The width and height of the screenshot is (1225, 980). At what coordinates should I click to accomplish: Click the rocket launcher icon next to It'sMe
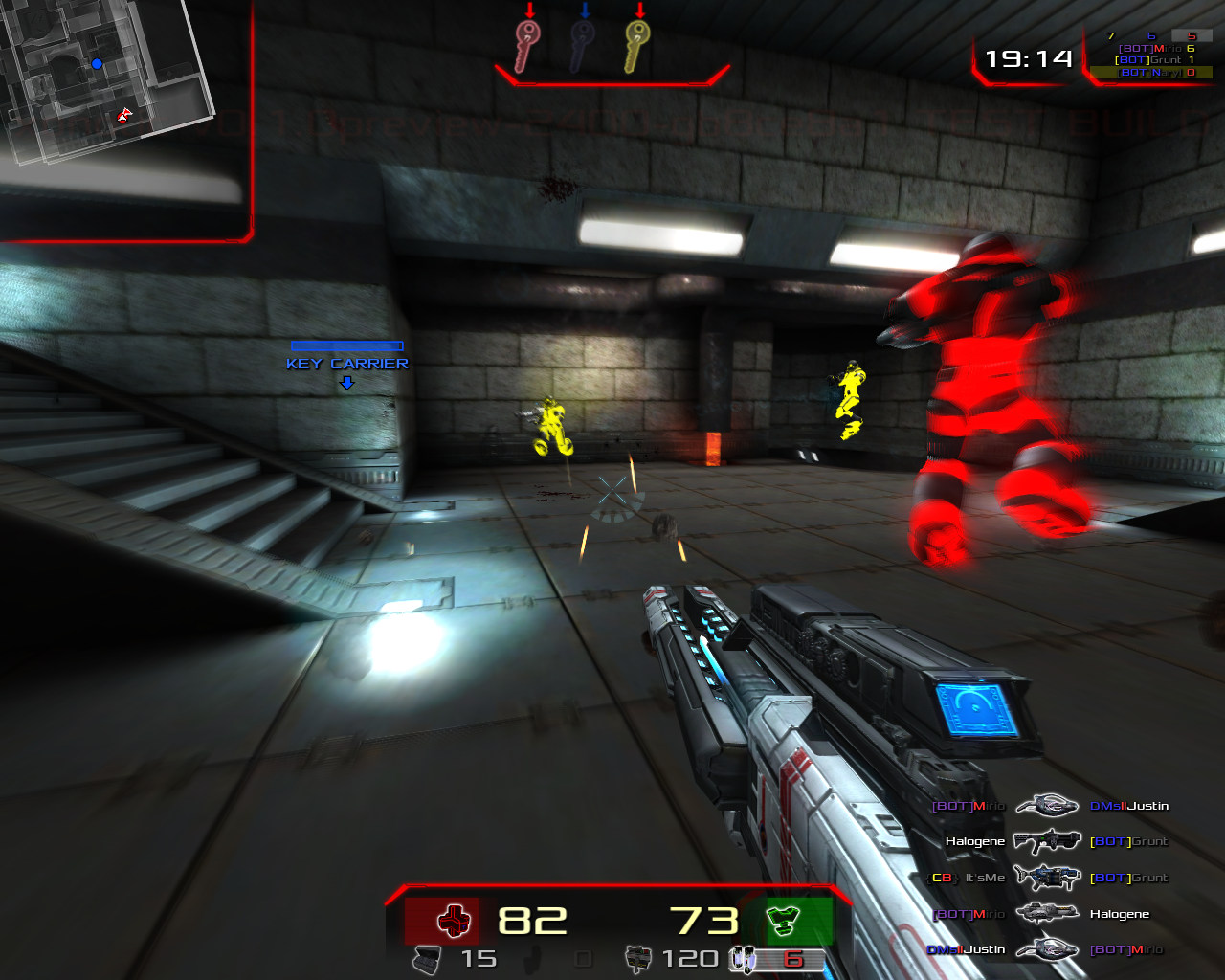click(1045, 877)
